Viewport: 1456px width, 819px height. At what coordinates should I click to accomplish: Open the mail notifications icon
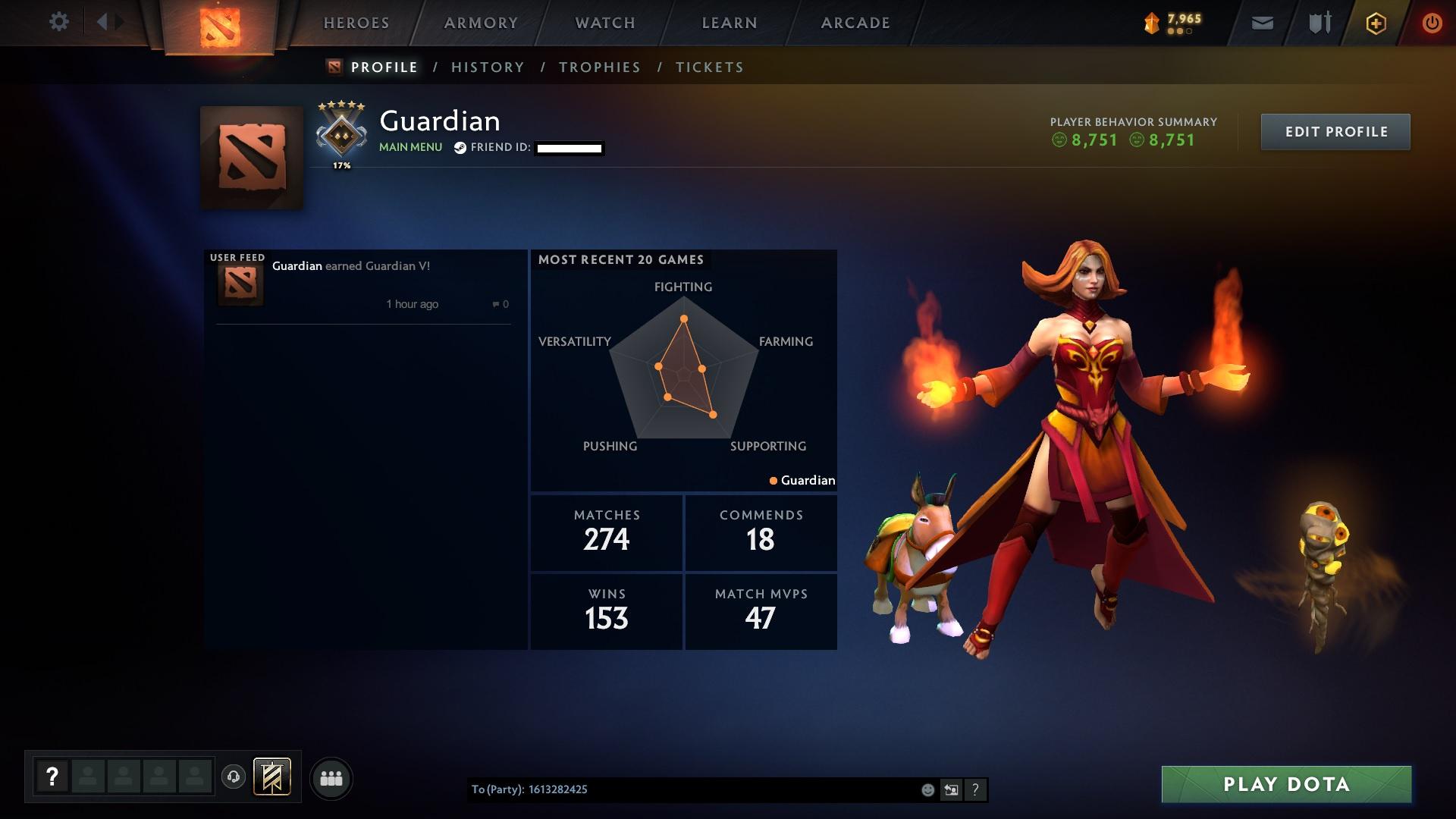[1261, 23]
